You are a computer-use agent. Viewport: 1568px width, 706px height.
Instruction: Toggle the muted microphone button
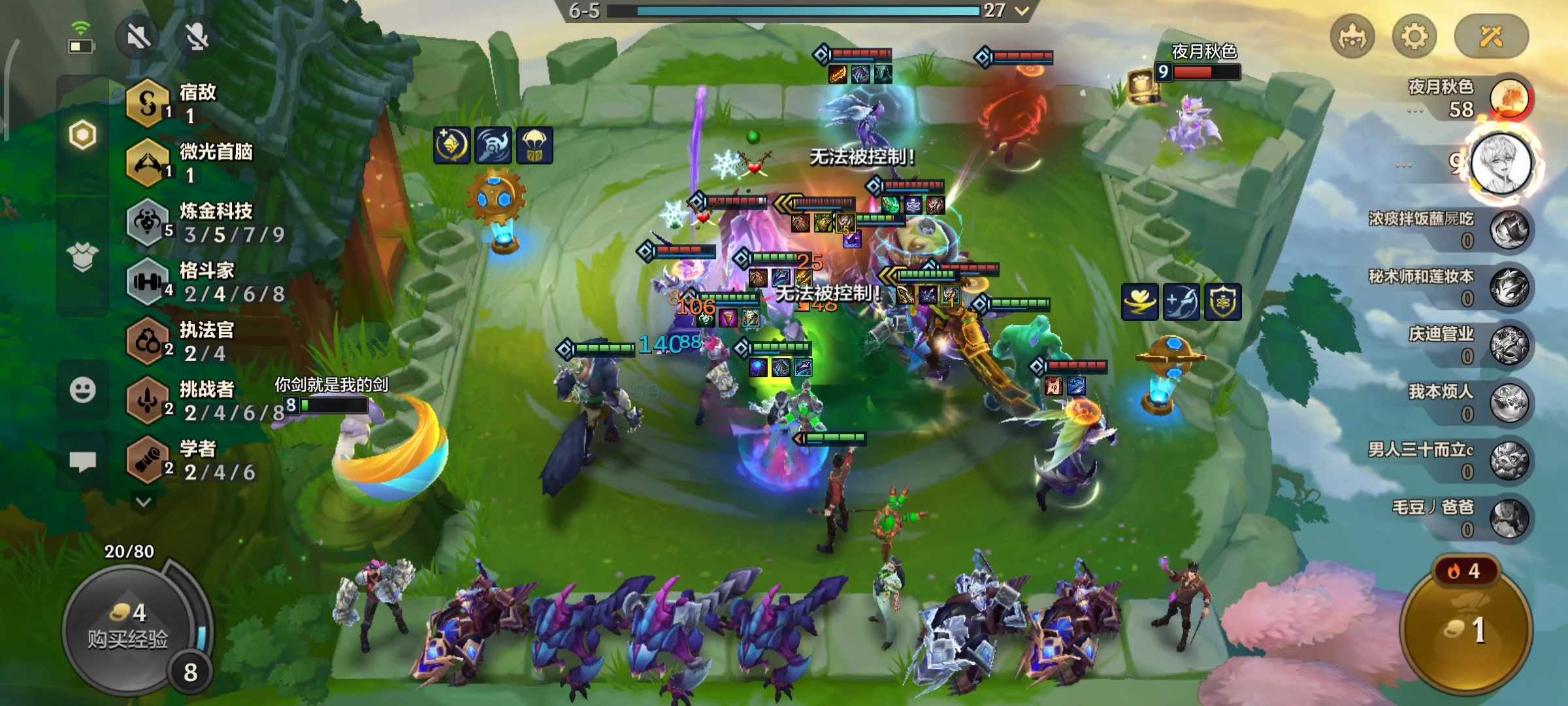(x=197, y=37)
